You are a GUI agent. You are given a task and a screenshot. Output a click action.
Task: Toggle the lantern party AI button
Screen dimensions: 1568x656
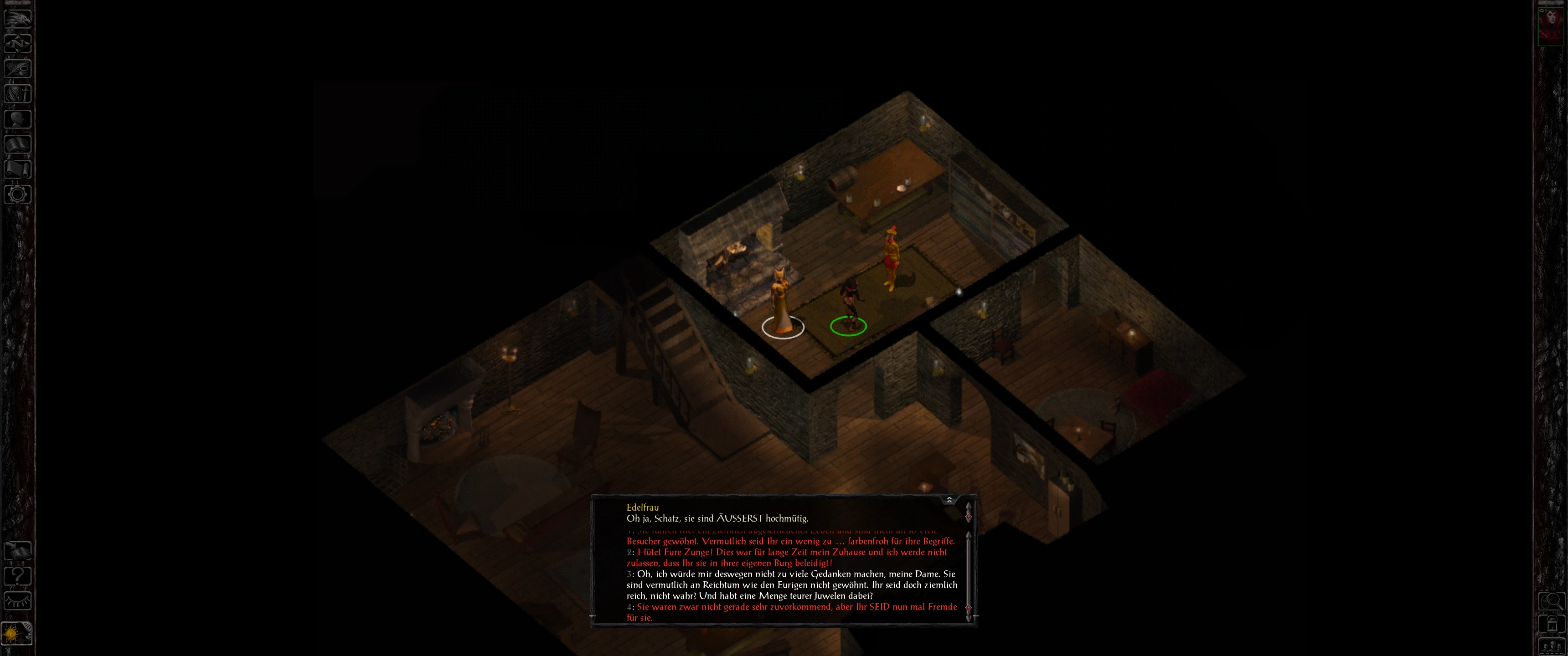pos(1551,625)
